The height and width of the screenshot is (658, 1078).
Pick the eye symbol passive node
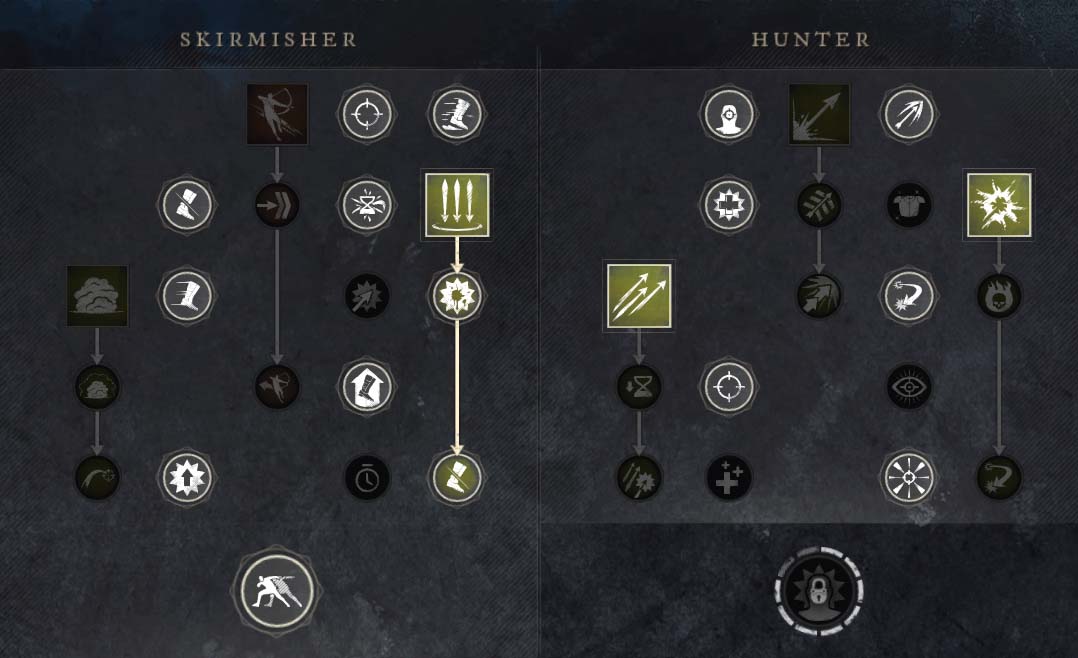click(x=909, y=386)
